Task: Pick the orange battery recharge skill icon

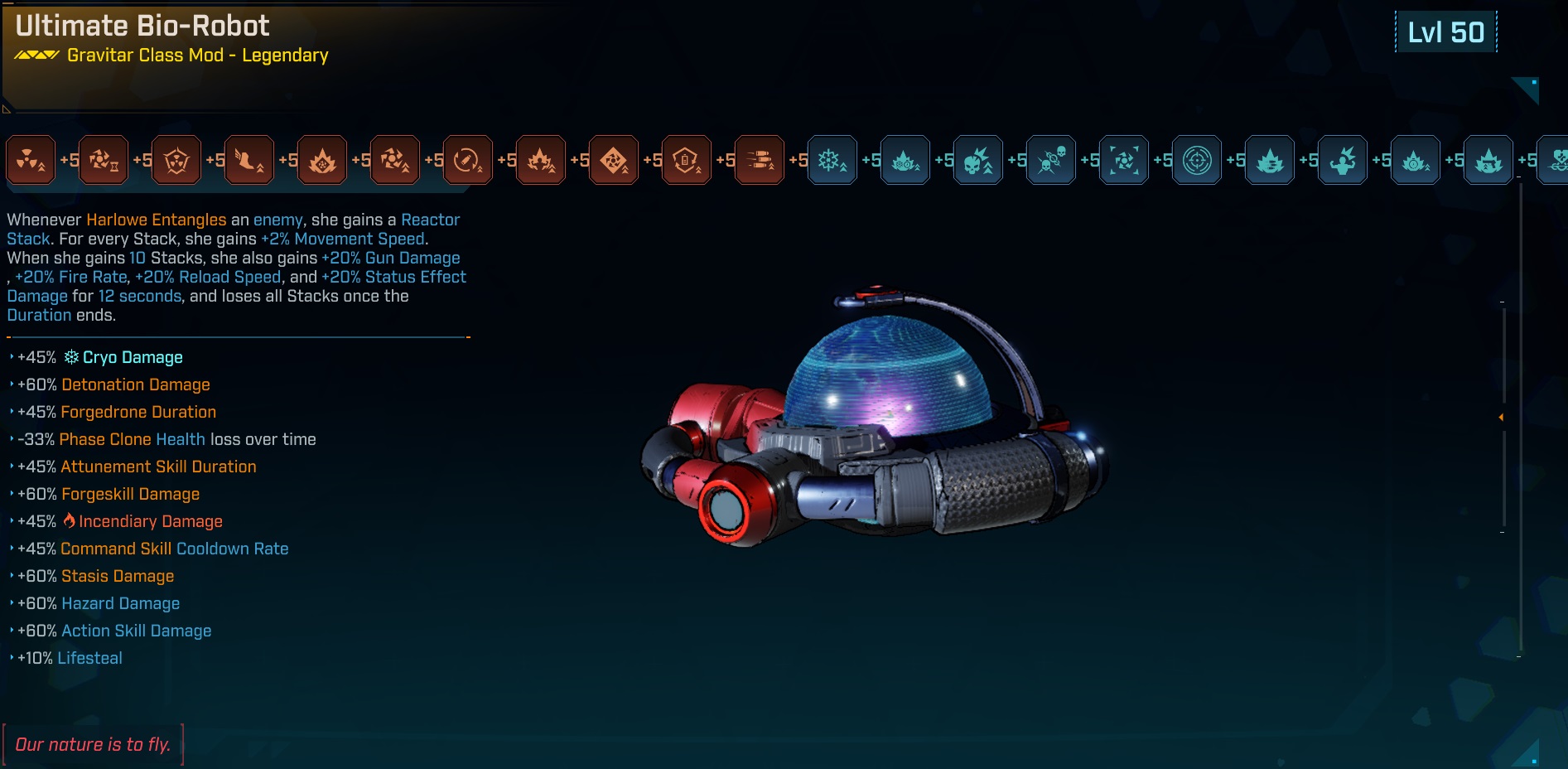Action: coord(687,160)
